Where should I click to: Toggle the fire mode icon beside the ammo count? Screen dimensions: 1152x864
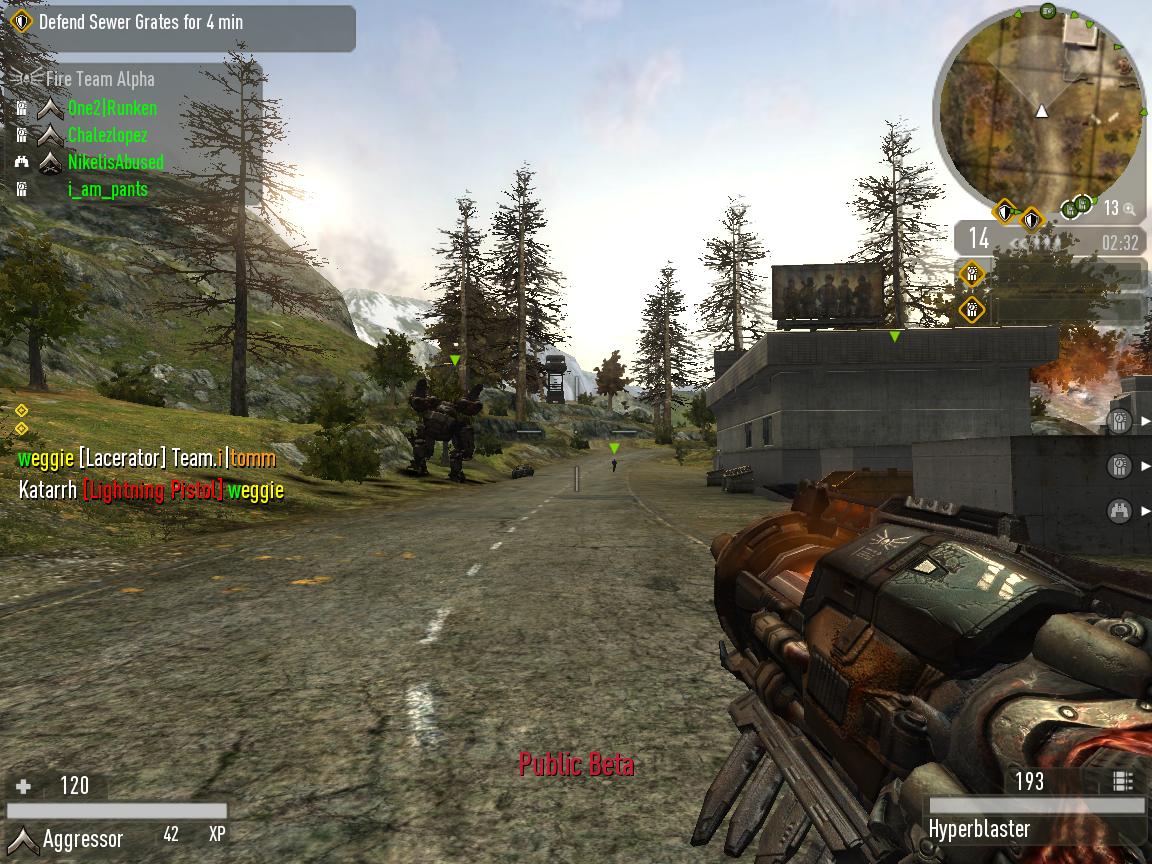click(1122, 781)
